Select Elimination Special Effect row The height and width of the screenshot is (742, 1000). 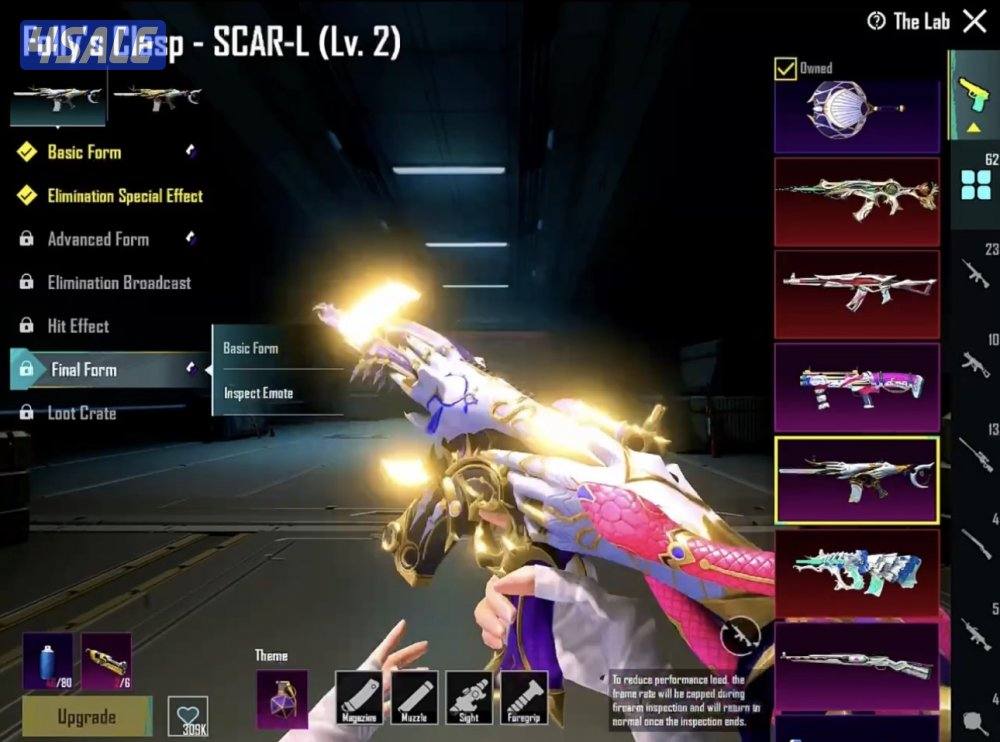[x=124, y=196]
